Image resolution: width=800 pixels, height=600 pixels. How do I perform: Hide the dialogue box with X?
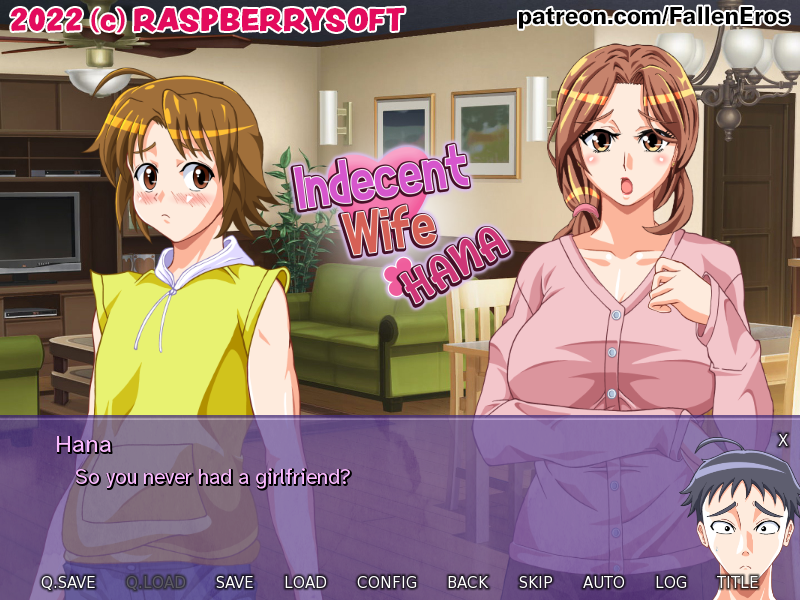point(783,440)
